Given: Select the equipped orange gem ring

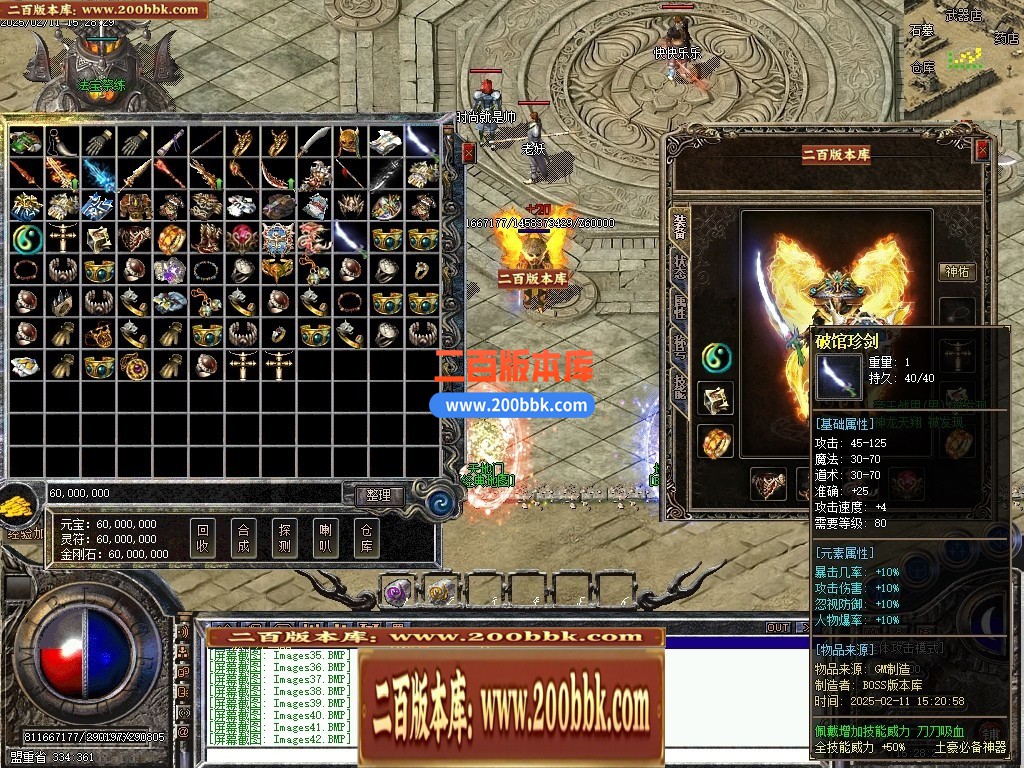Looking at the screenshot, I should coord(716,441).
